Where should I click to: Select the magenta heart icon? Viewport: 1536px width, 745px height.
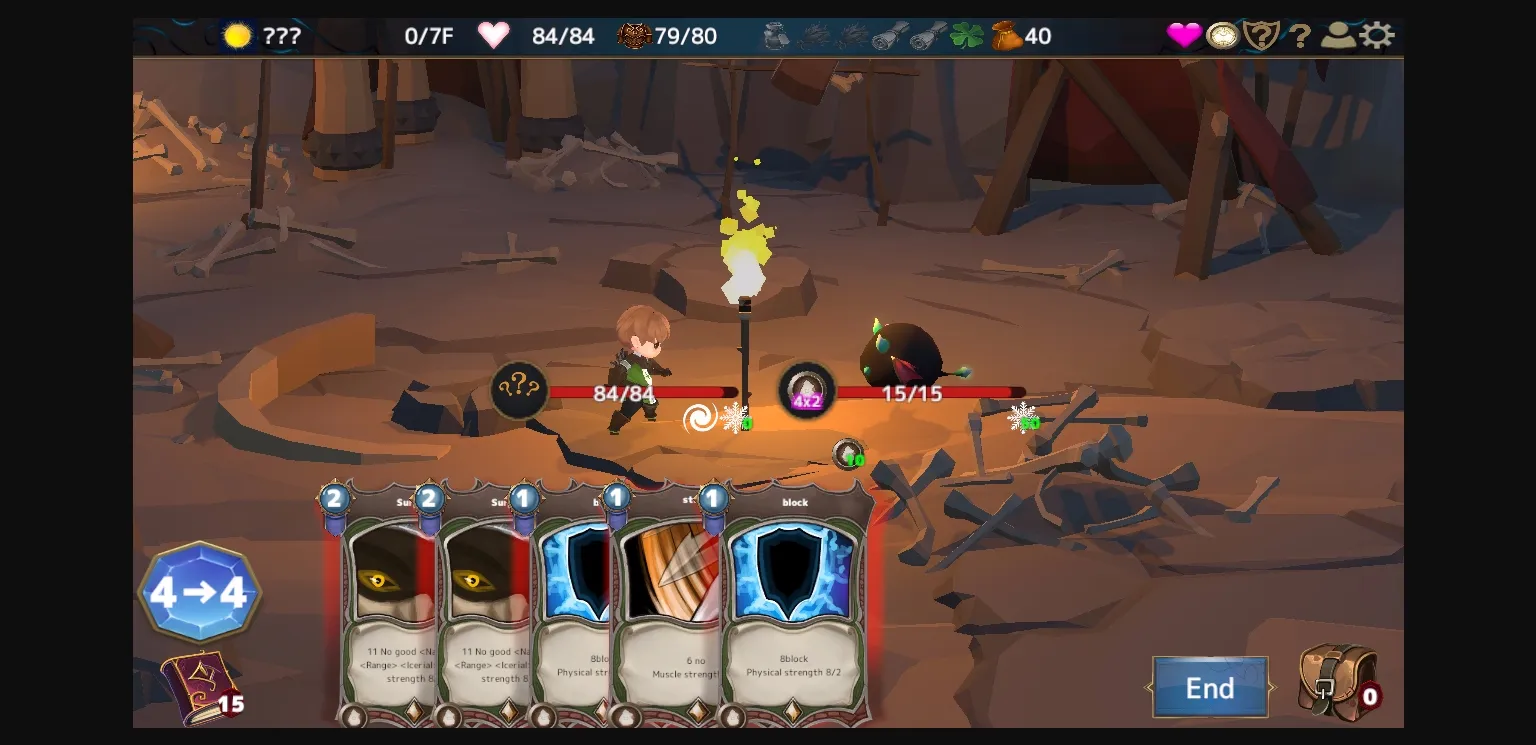(1184, 36)
